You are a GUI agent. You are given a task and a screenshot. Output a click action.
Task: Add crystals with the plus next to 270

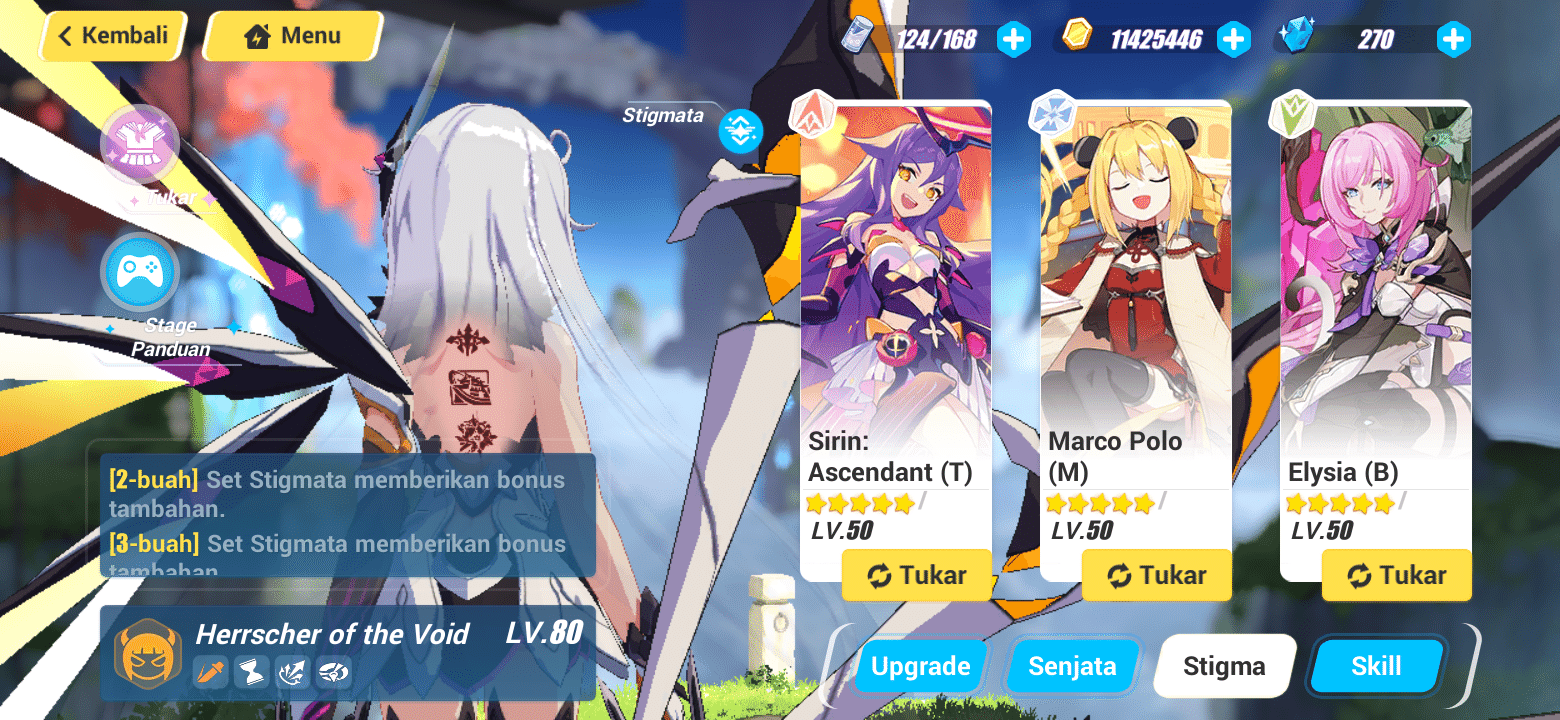coord(1452,39)
